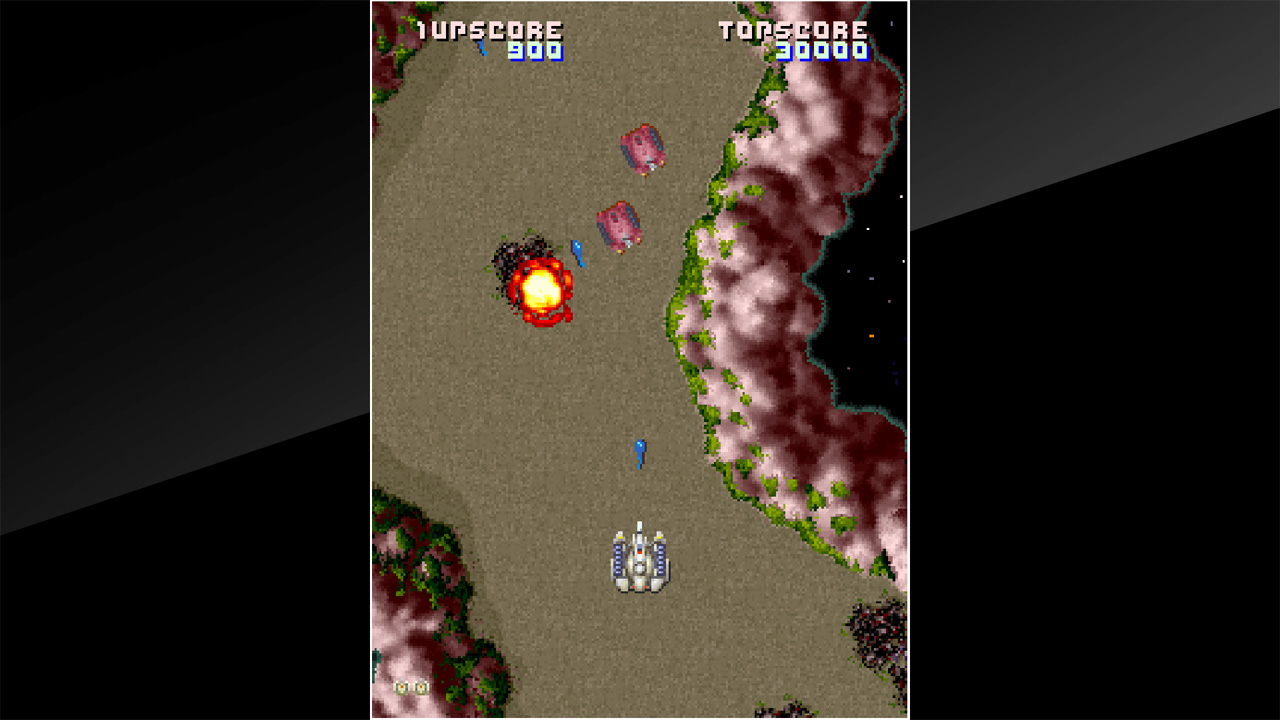Click the TOPSCORE label

(794, 30)
